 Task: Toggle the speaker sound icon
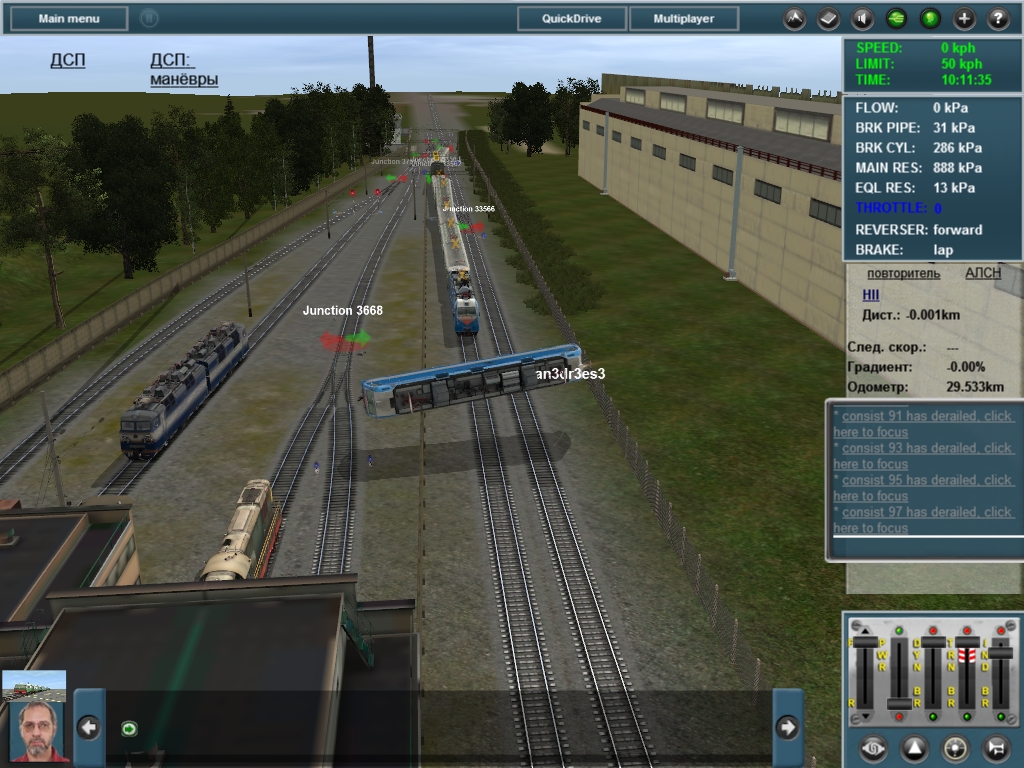[x=862, y=18]
